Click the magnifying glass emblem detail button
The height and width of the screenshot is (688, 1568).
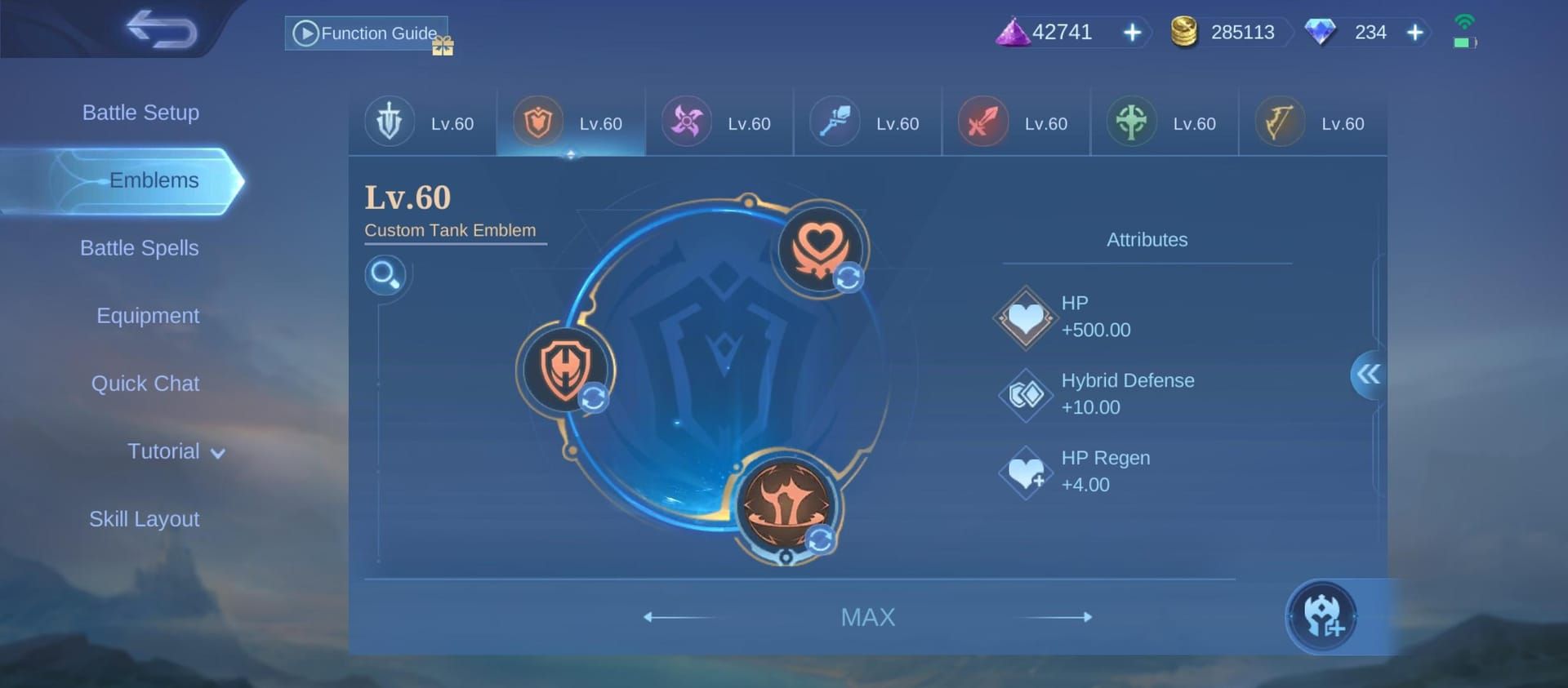385,275
